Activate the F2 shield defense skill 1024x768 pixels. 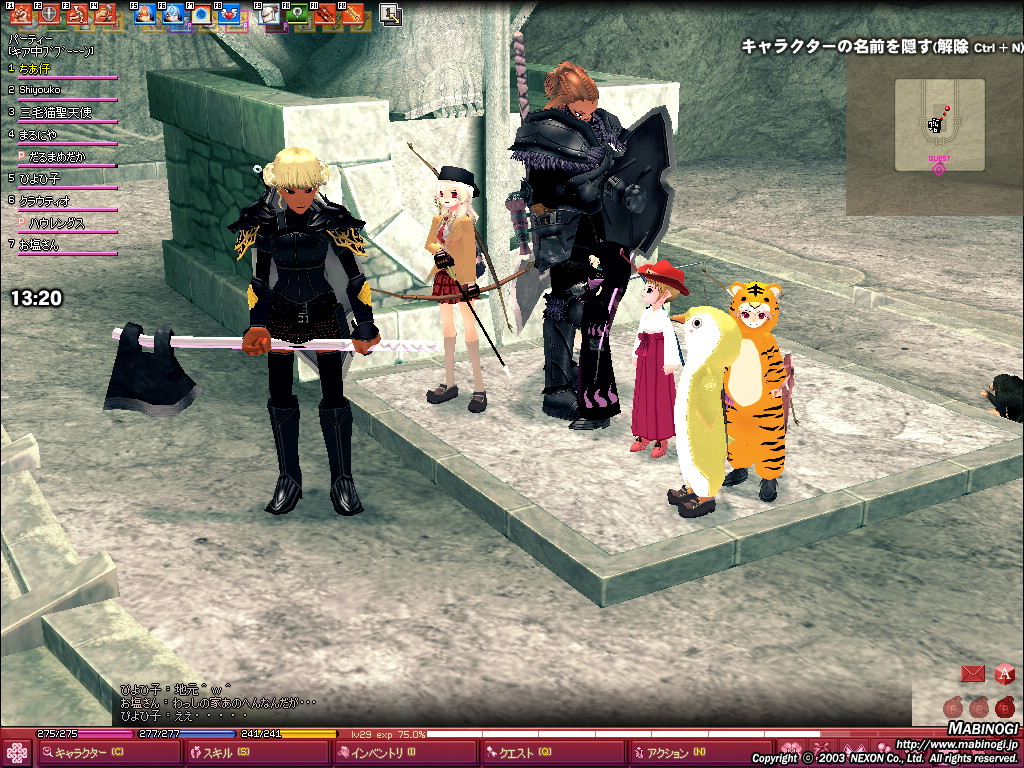(47, 14)
